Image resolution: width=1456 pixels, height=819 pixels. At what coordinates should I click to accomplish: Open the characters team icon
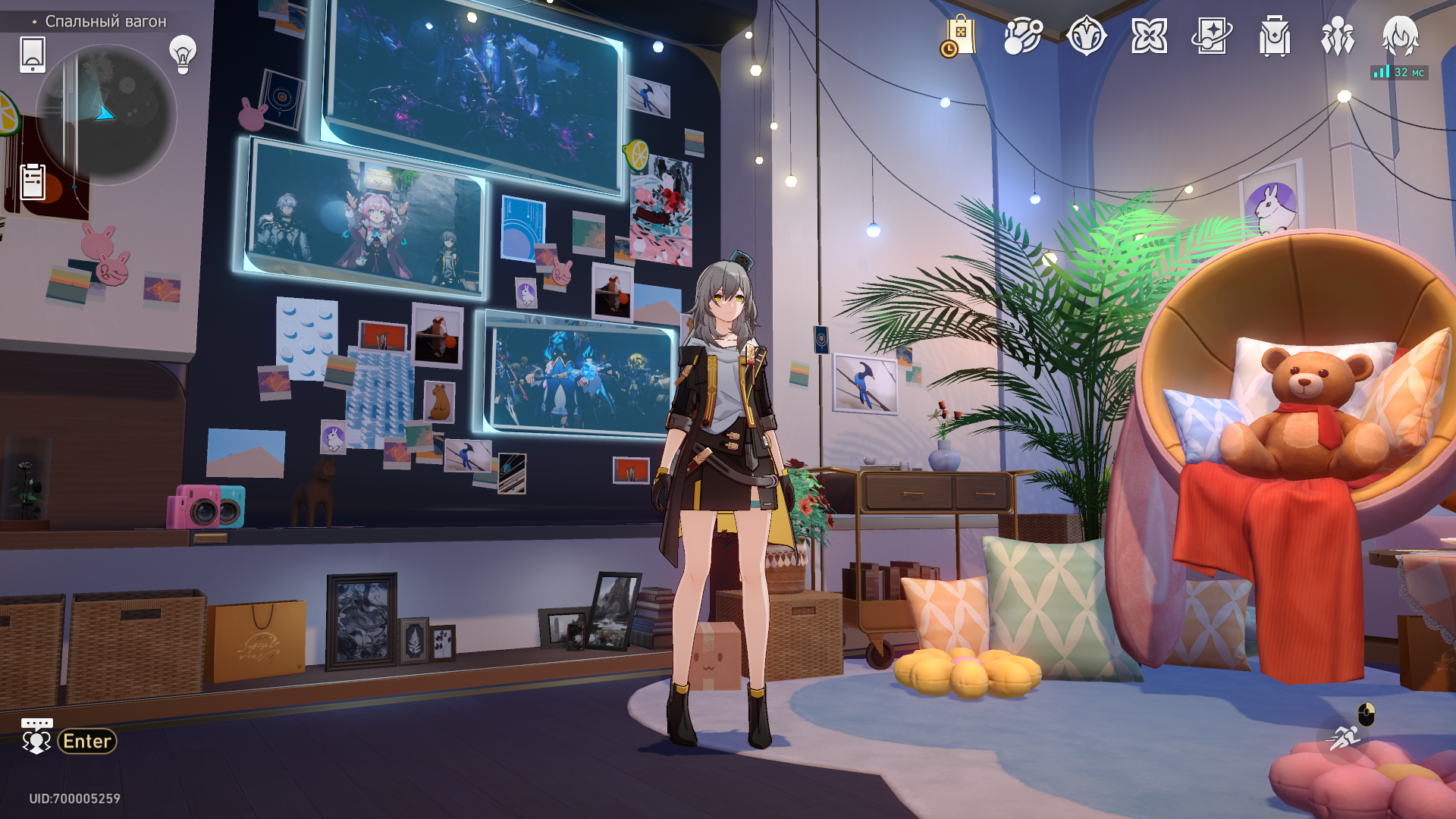1338,36
